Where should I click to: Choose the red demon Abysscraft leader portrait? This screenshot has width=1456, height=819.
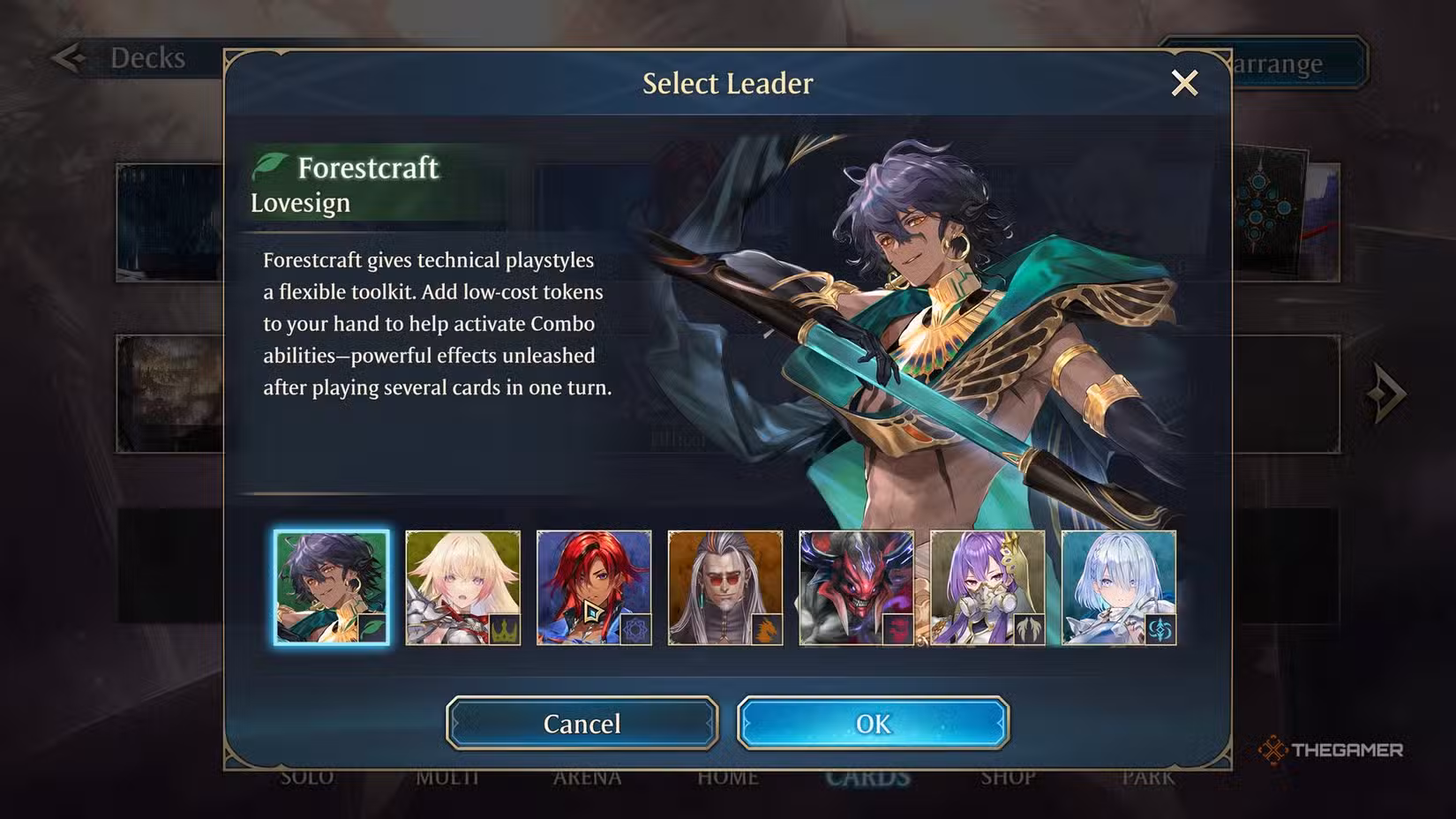click(x=856, y=588)
